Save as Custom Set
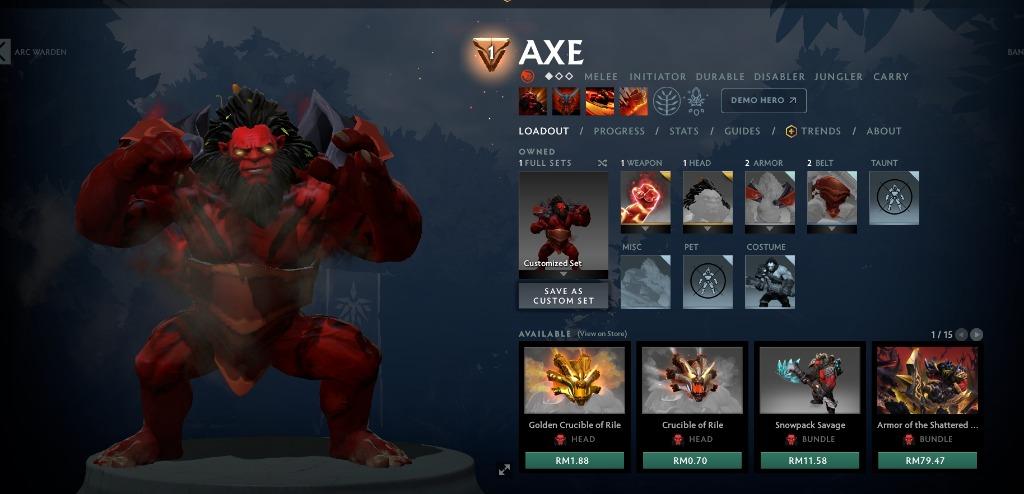This screenshot has width=1024, height=494. [563, 296]
